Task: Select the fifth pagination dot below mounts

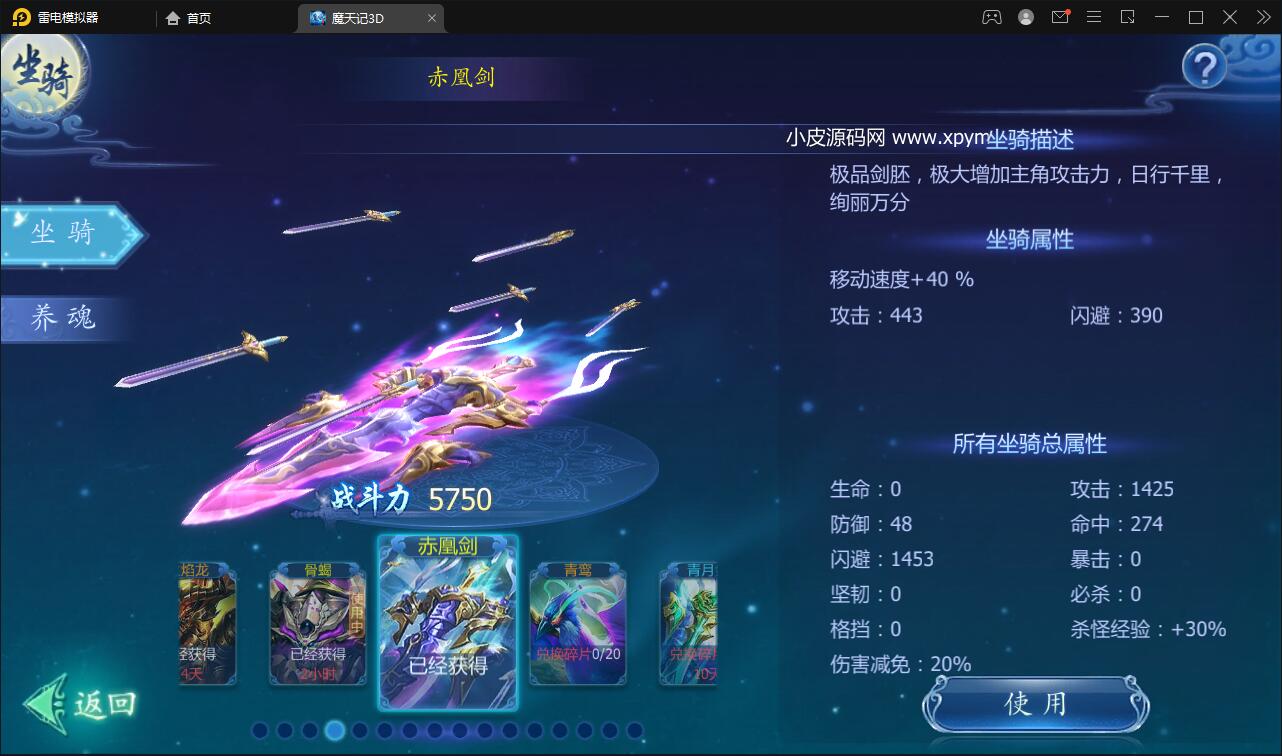Action: coord(358,731)
